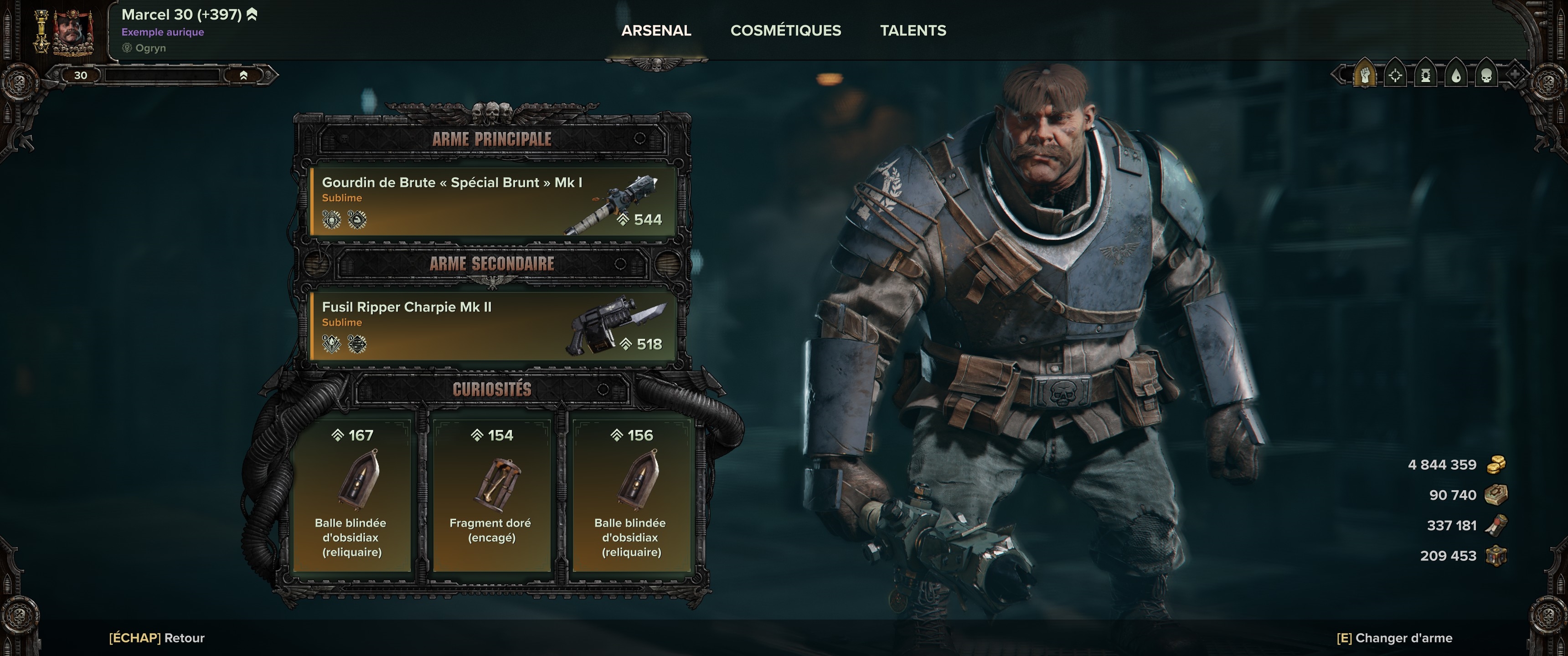Viewport: 1568px width, 656px height.
Task: Click the Marcel character portrait
Action: pyautogui.click(x=73, y=31)
